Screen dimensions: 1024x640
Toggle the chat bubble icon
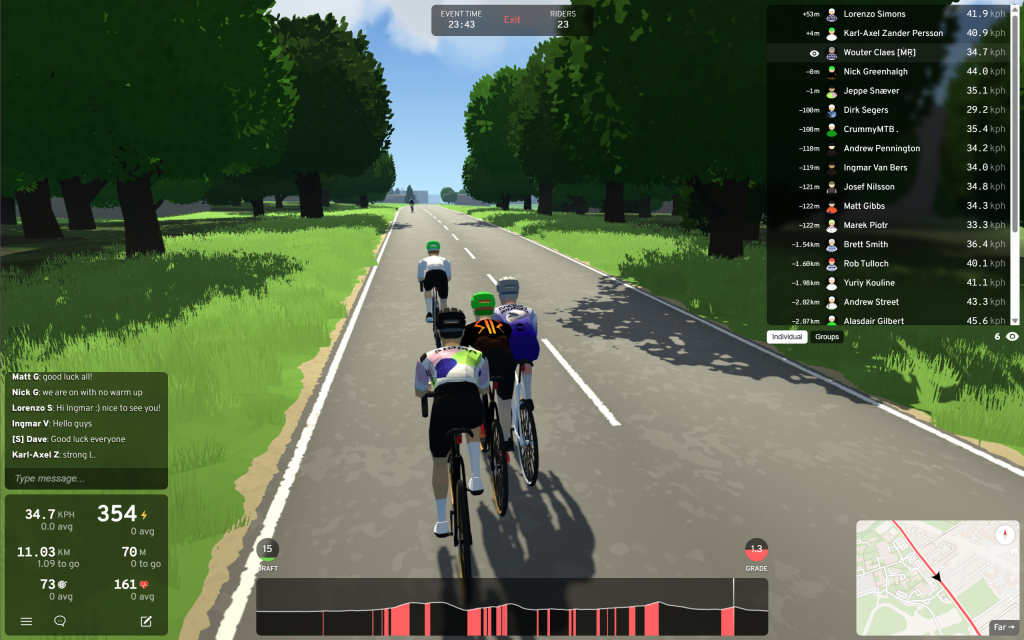point(60,621)
